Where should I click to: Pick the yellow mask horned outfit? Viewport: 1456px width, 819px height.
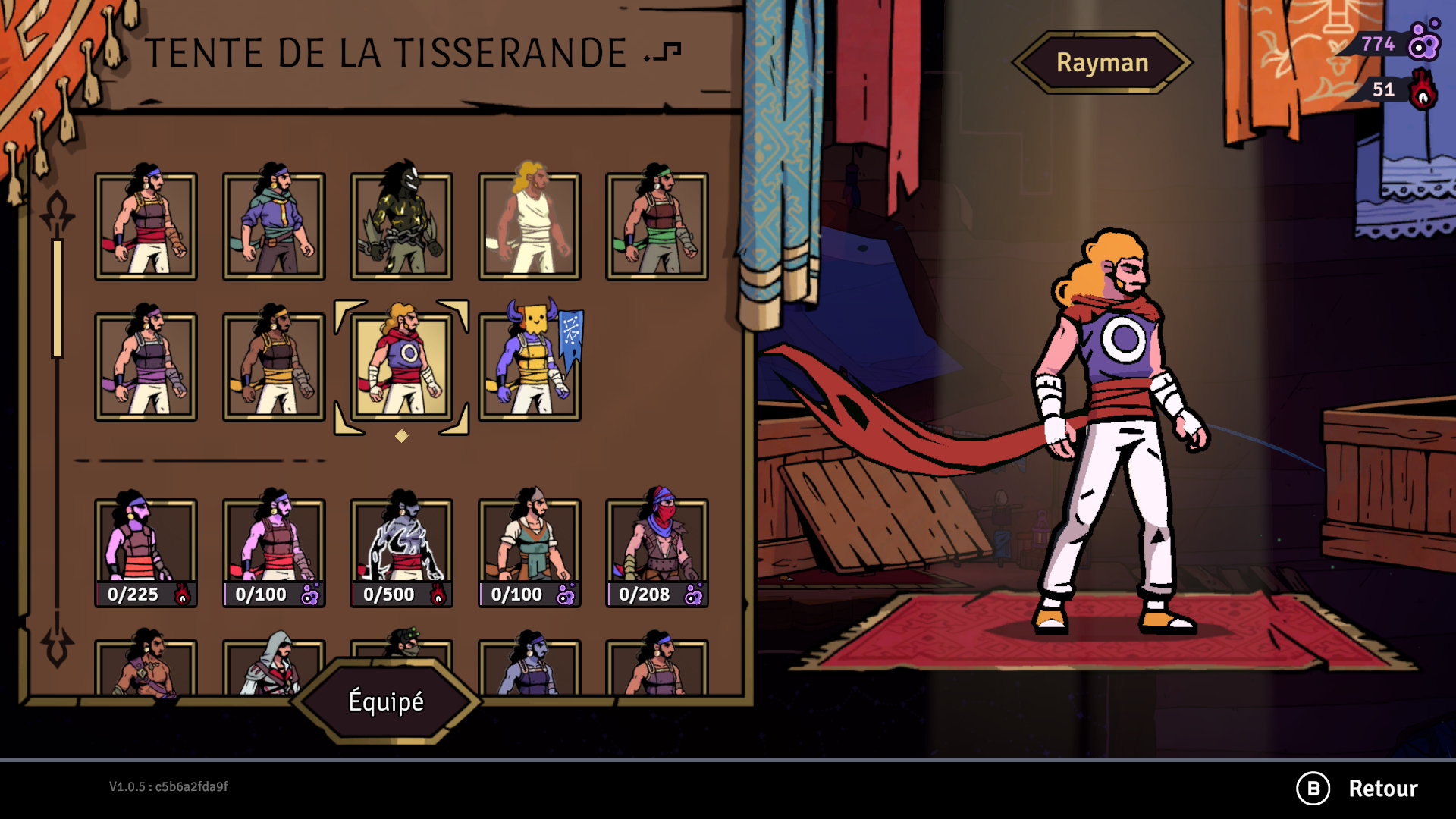tap(529, 366)
